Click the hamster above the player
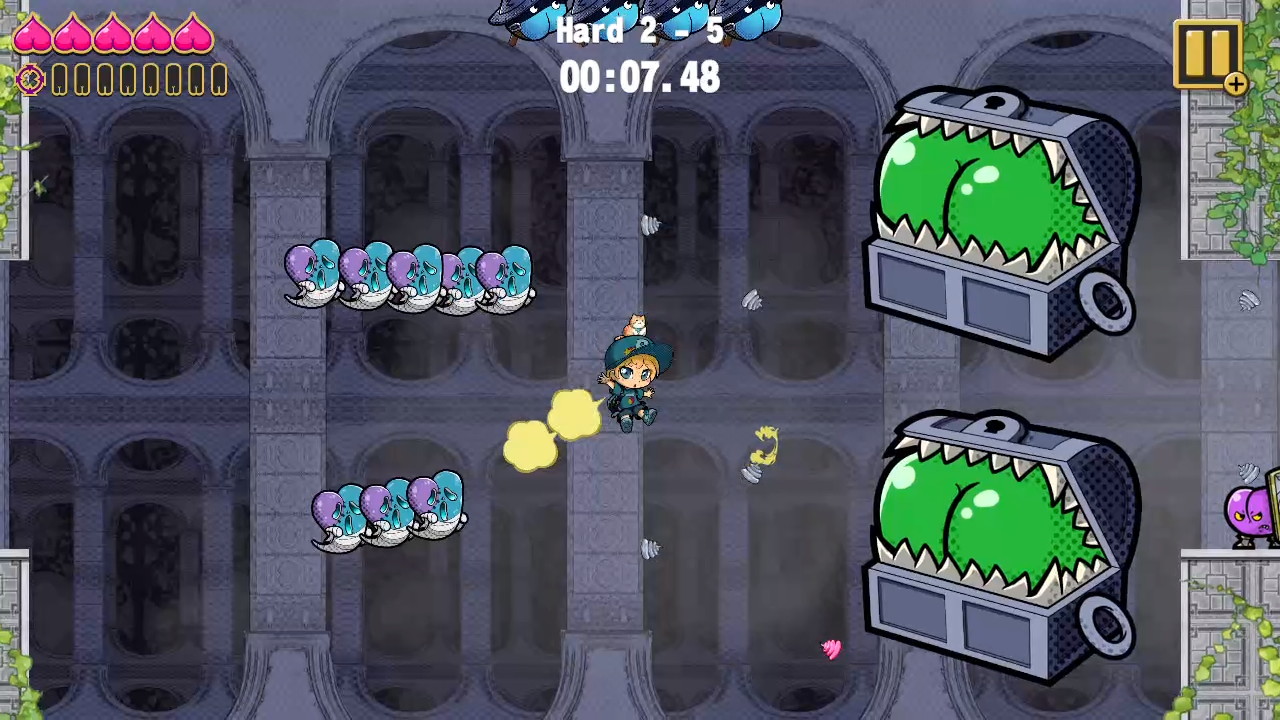Viewport: 1280px width, 720px height. (x=637, y=325)
